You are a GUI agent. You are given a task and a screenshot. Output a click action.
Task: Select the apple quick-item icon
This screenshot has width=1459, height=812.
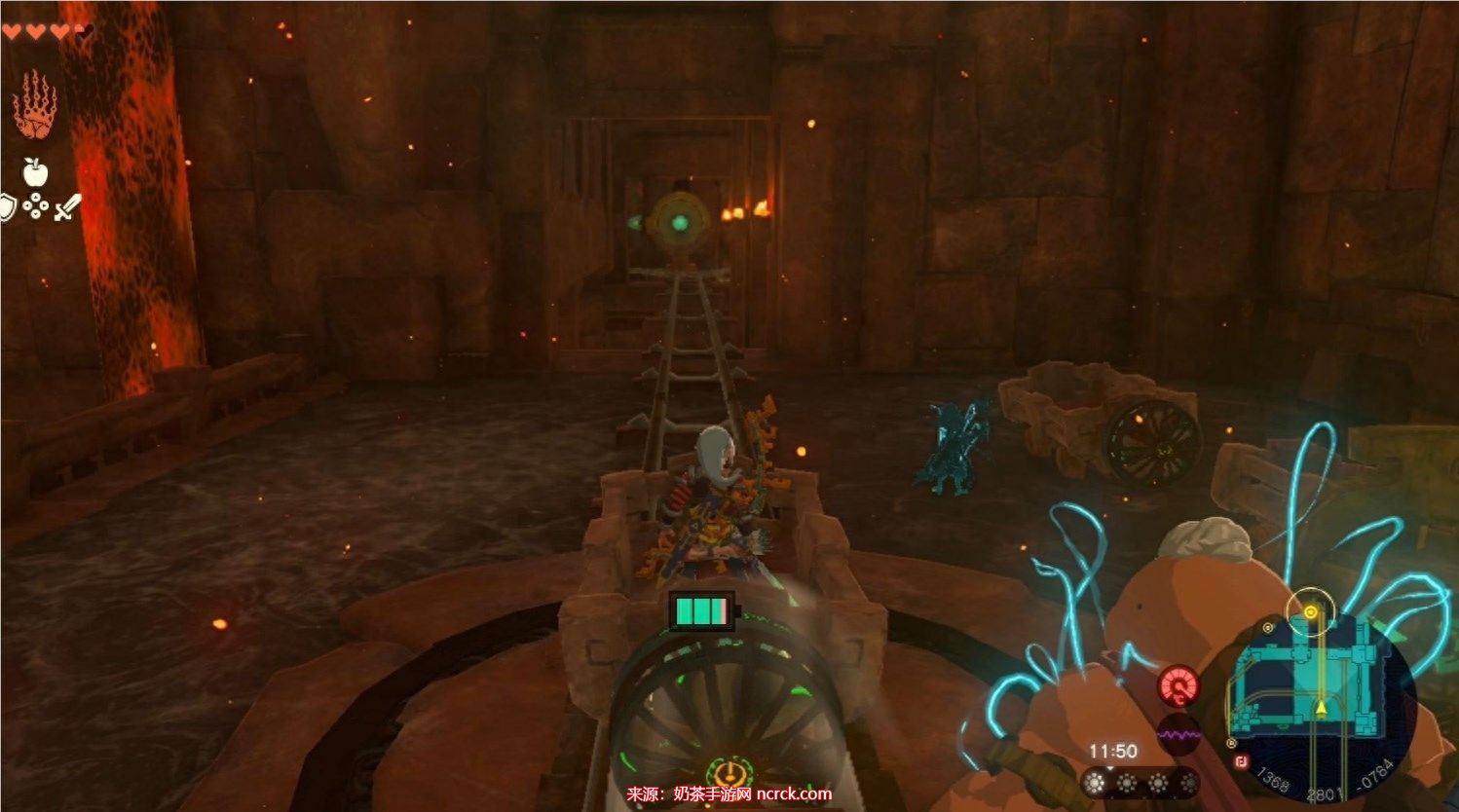click(x=36, y=173)
